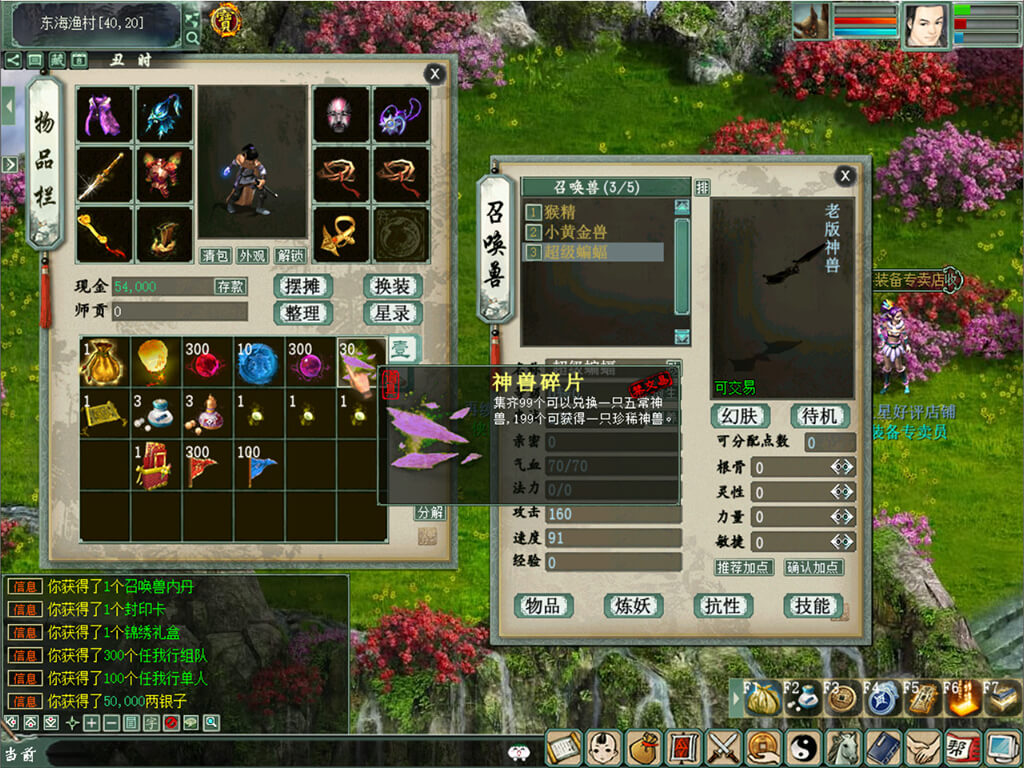Image resolution: width=1024 pixels, height=768 pixels.
Task: Choose the 幻肤 skin button
Action: click(x=741, y=415)
